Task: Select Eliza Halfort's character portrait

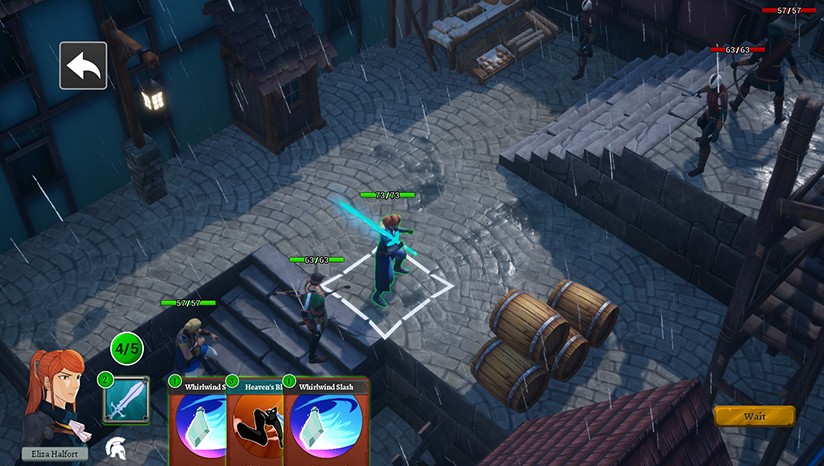Action: (x=54, y=400)
